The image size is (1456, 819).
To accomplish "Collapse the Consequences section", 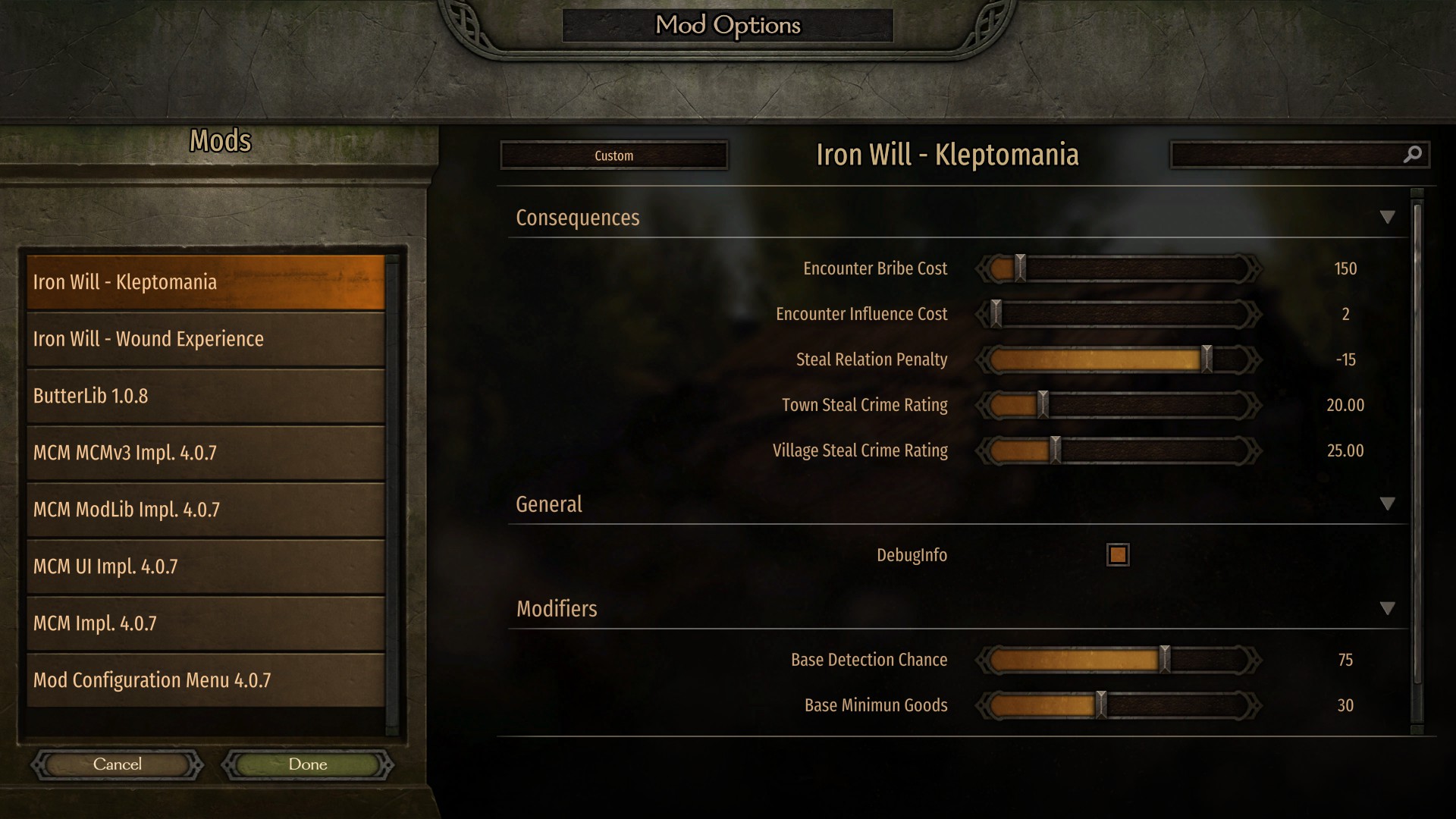I will tap(1387, 218).
